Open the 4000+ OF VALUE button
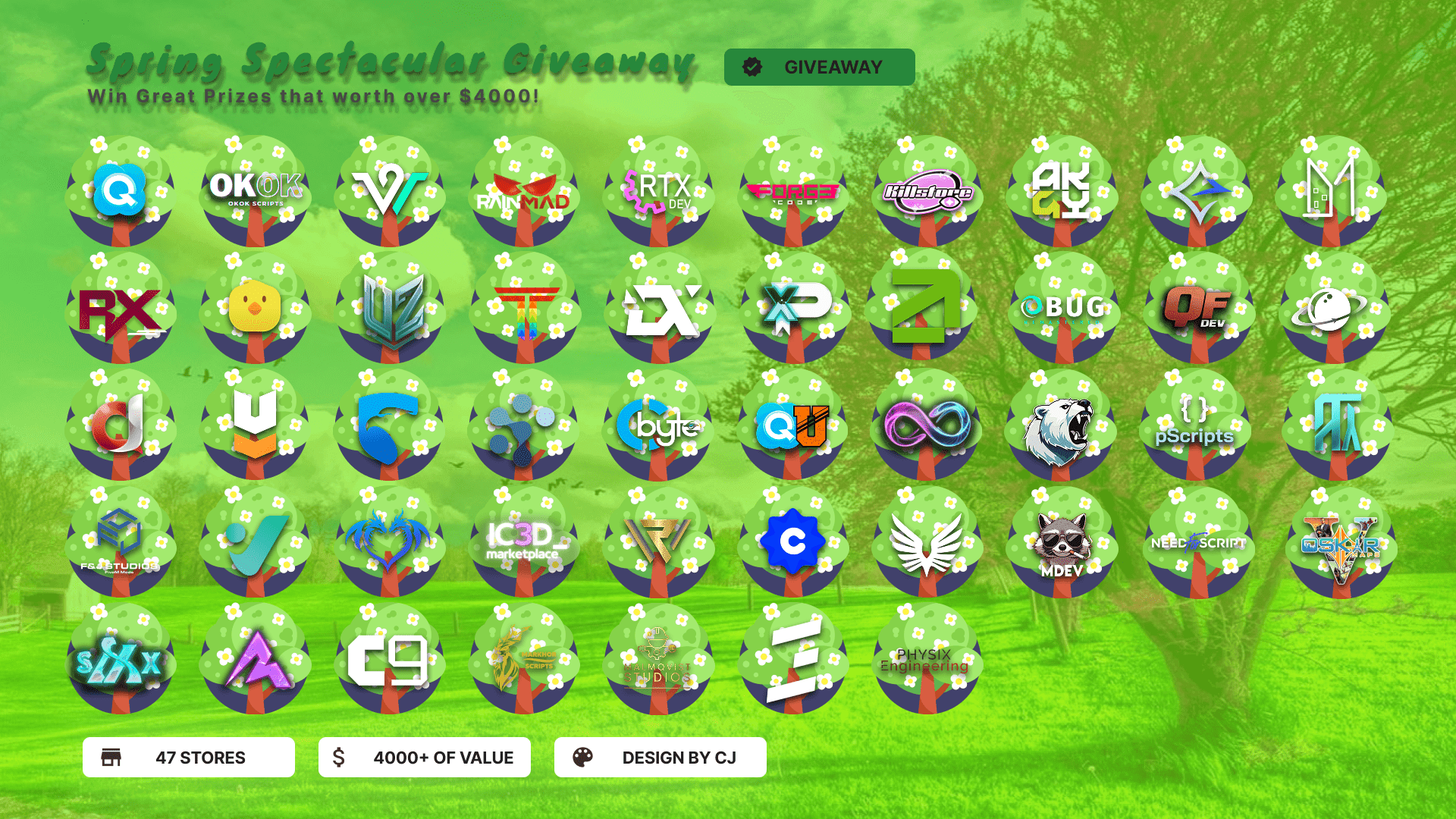Image resolution: width=1456 pixels, height=819 pixels. (x=424, y=758)
